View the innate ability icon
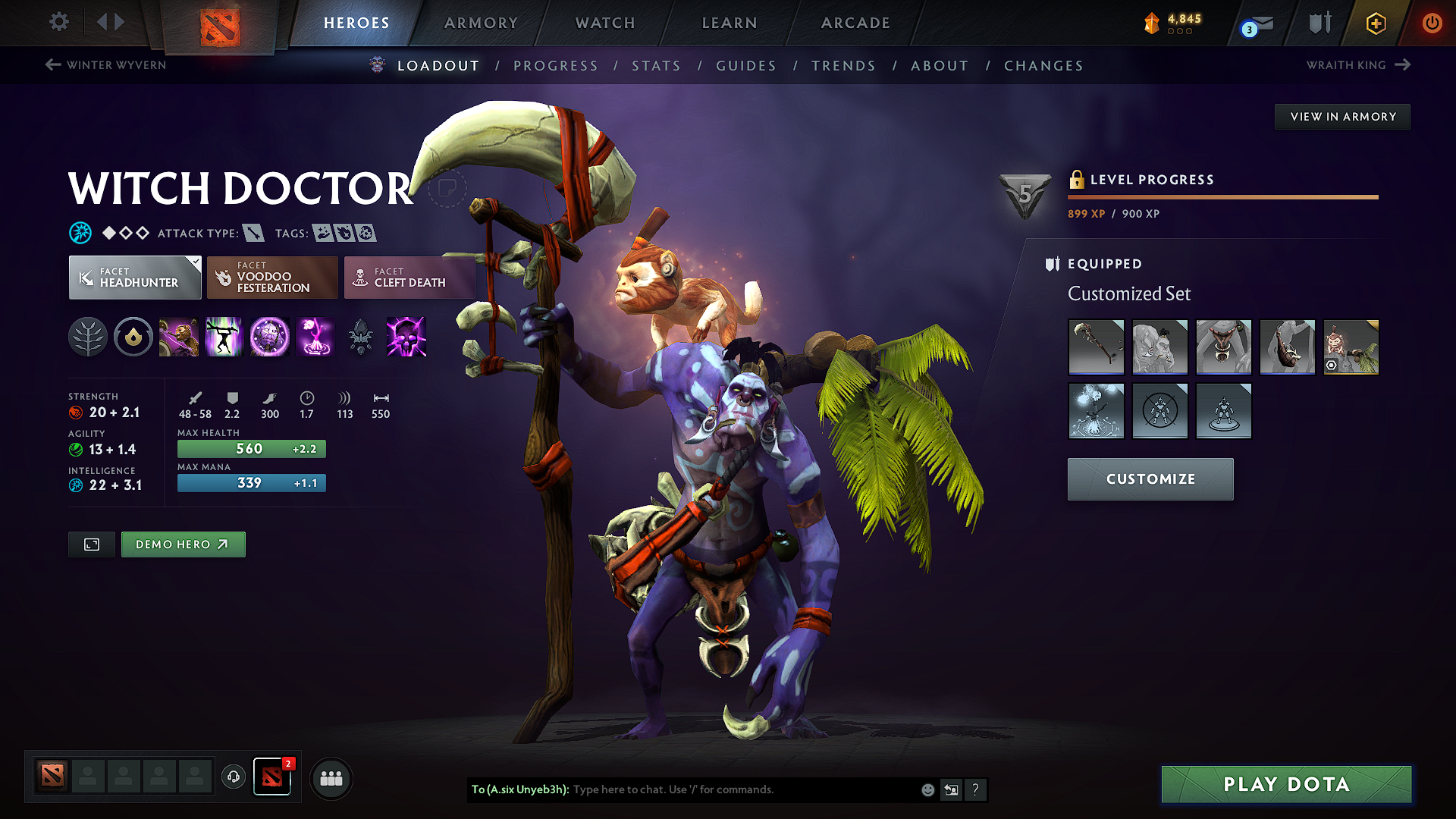Viewport: 1456px width, 819px height. point(133,337)
